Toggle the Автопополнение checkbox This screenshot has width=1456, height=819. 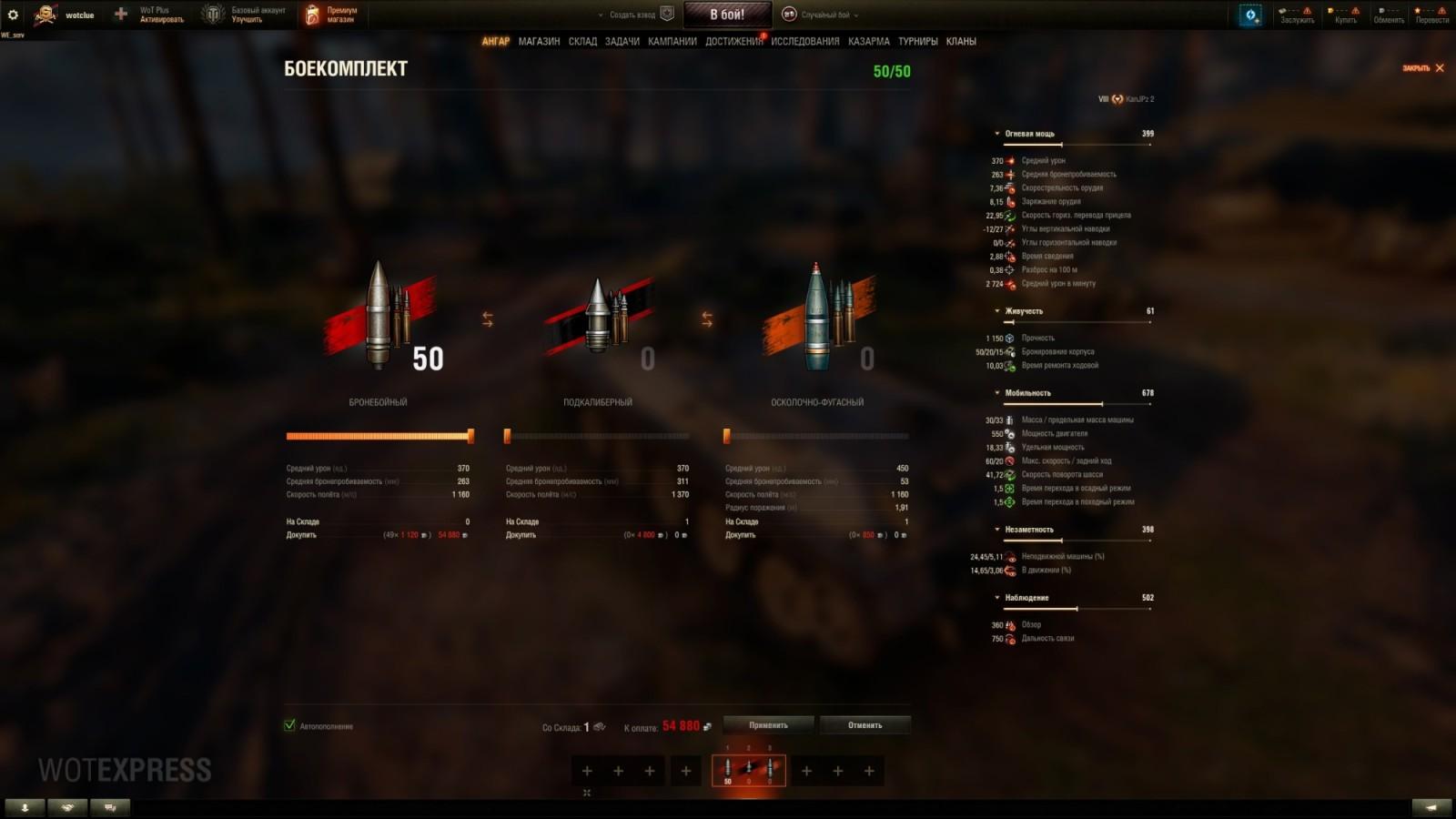click(290, 726)
